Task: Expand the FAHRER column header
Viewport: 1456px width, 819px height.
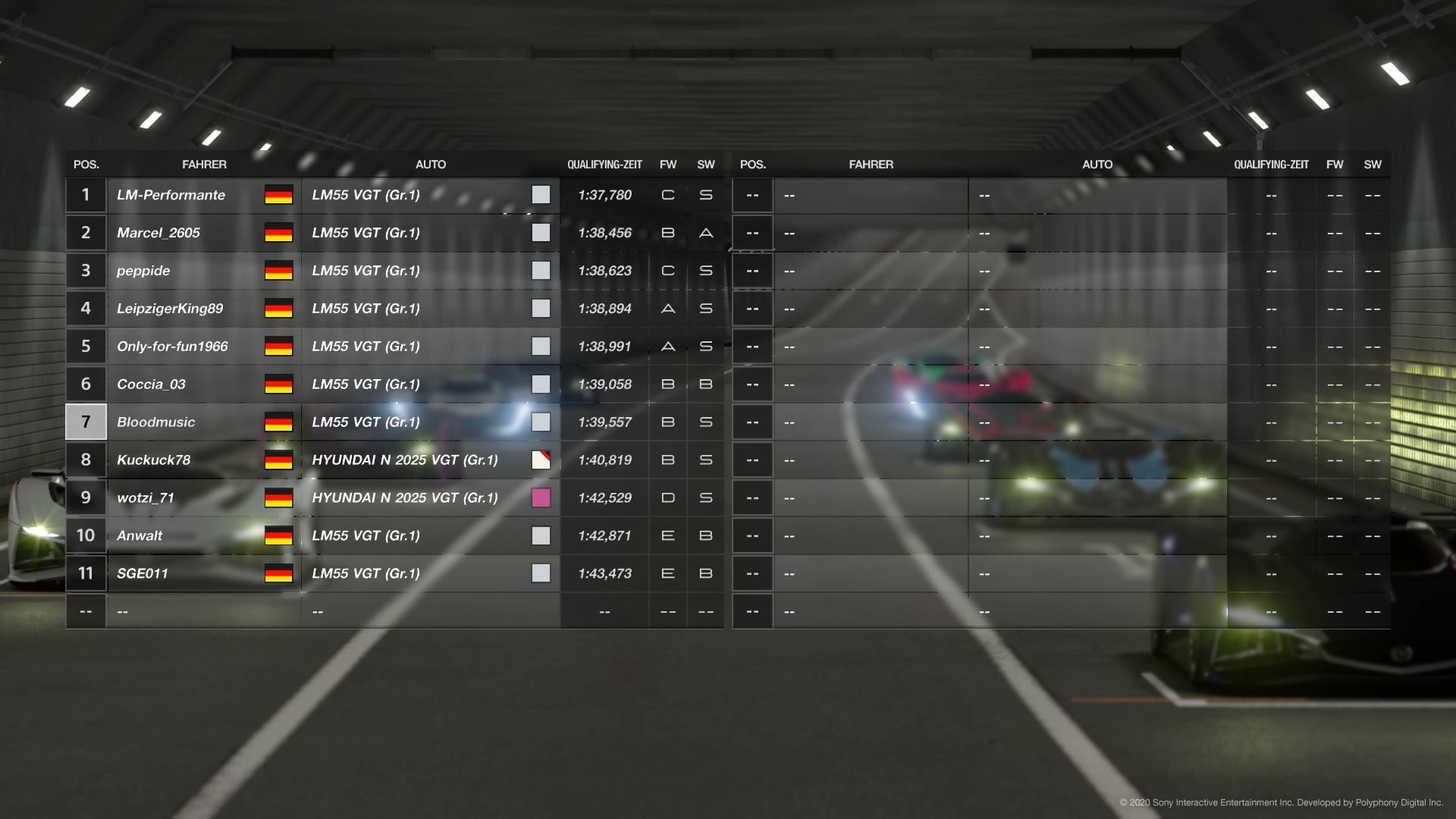Action: pos(205,164)
